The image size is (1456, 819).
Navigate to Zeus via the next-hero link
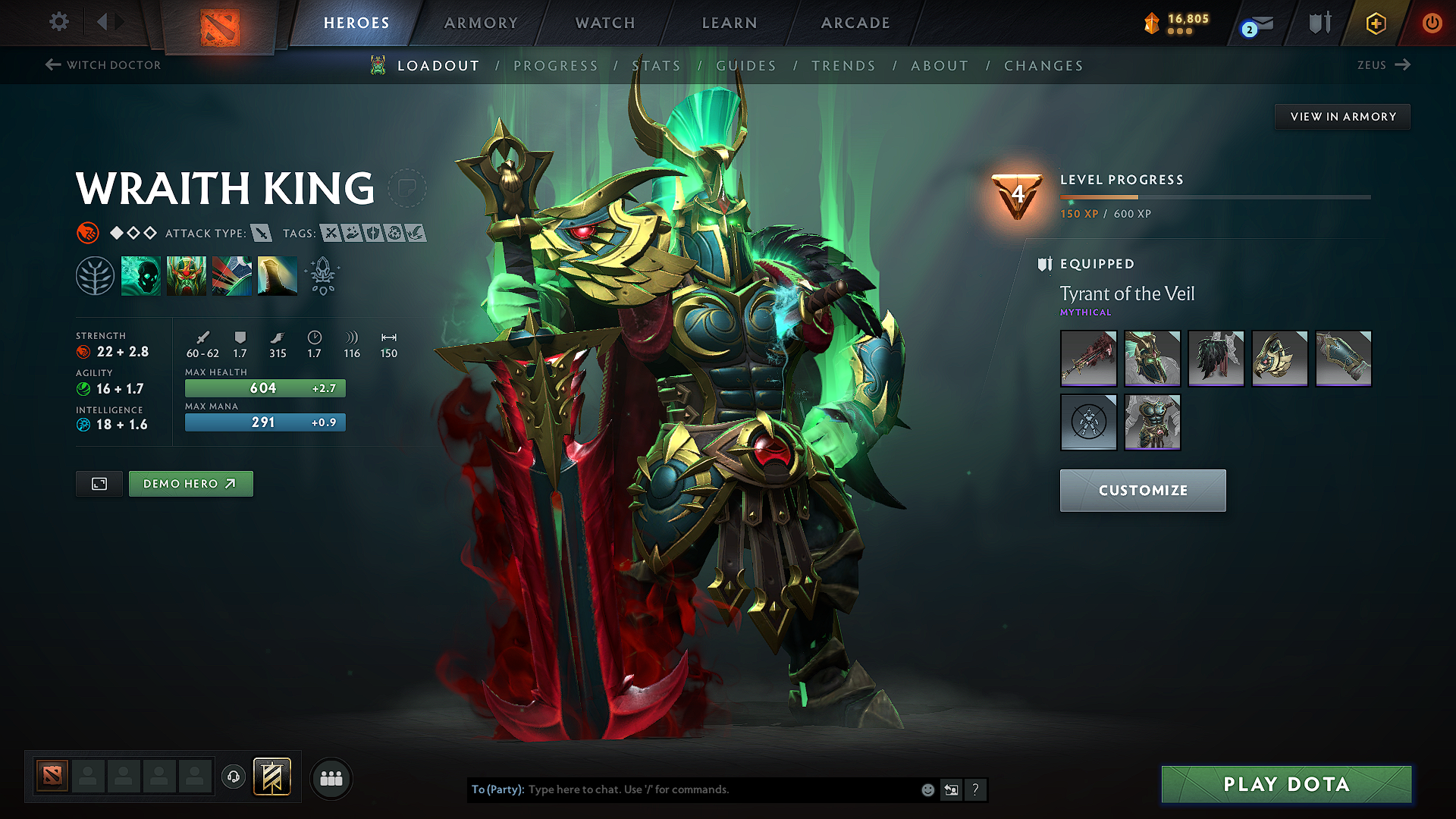pos(1383,65)
